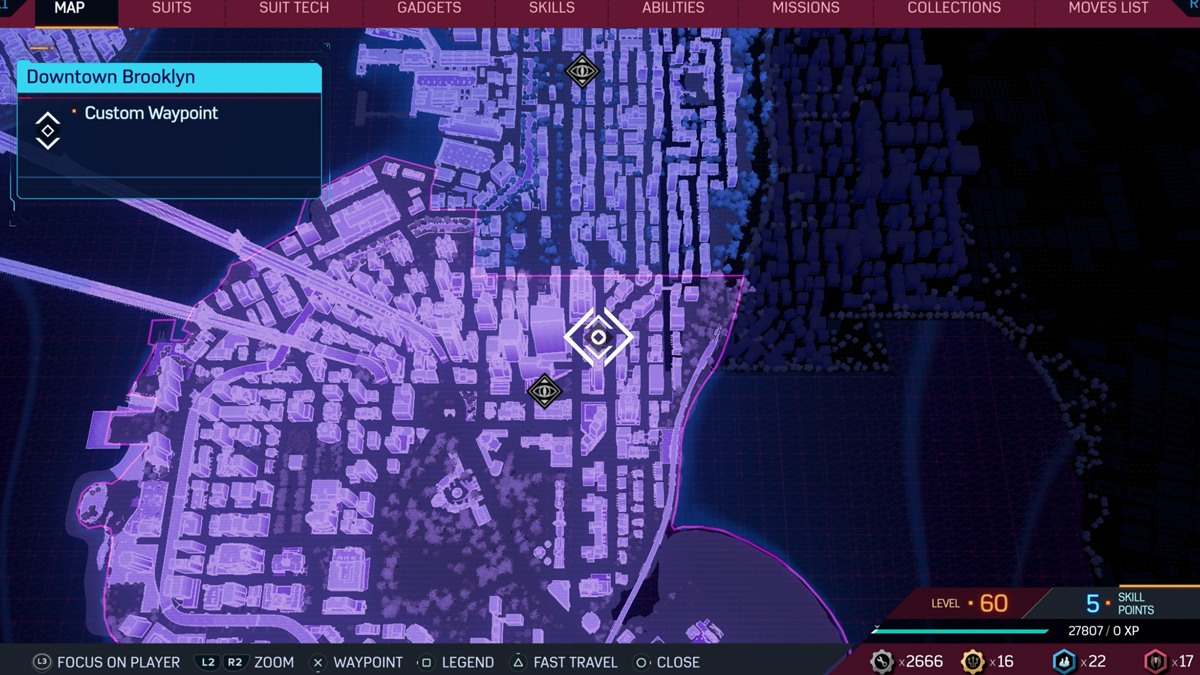Switch to the Suit Tech tab
This screenshot has width=1200, height=675.
(x=294, y=9)
